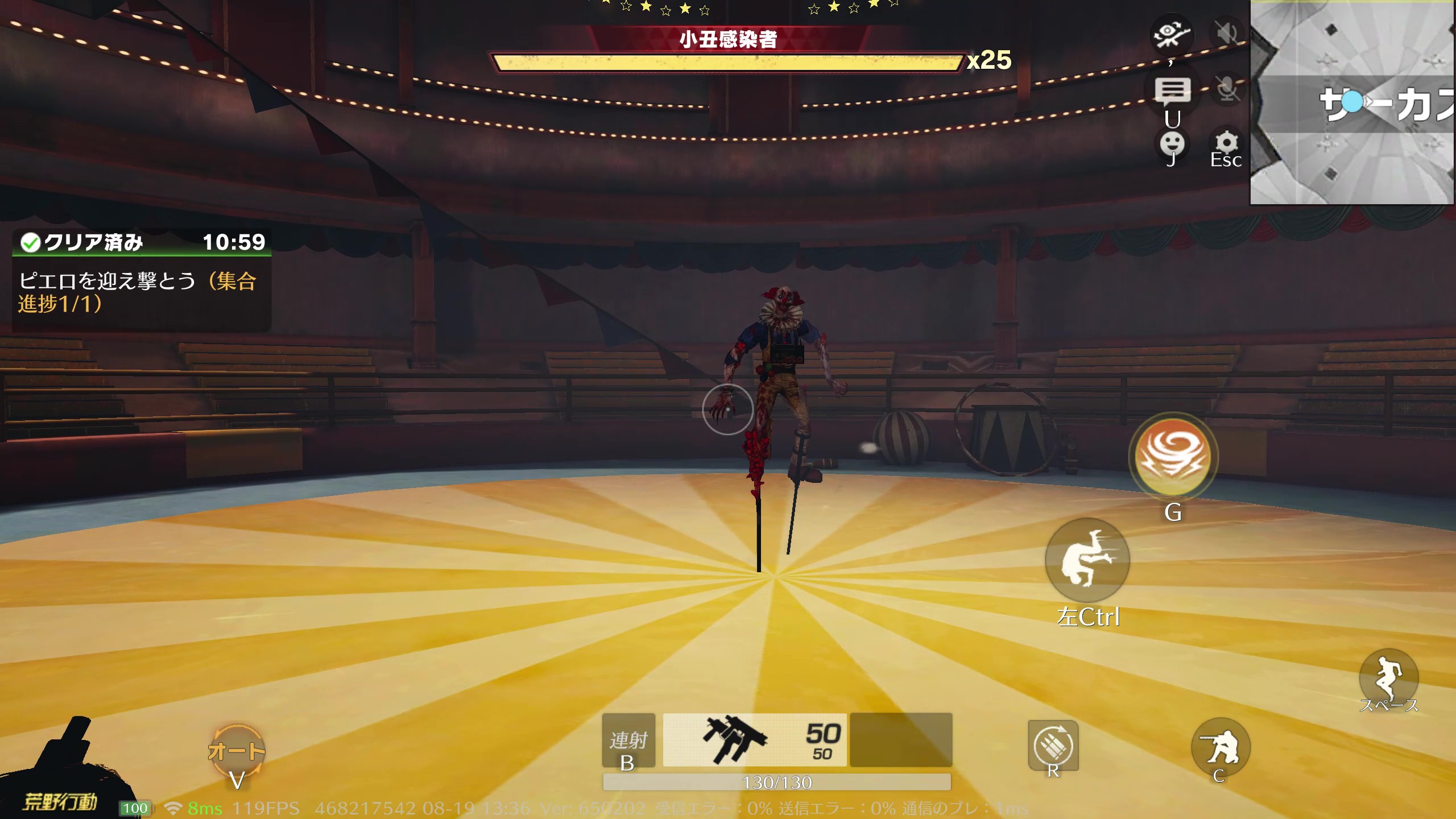Toggle the crossed-out eye visibility icon
Viewport: 1456px width, 819px height.
(x=1171, y=34)
